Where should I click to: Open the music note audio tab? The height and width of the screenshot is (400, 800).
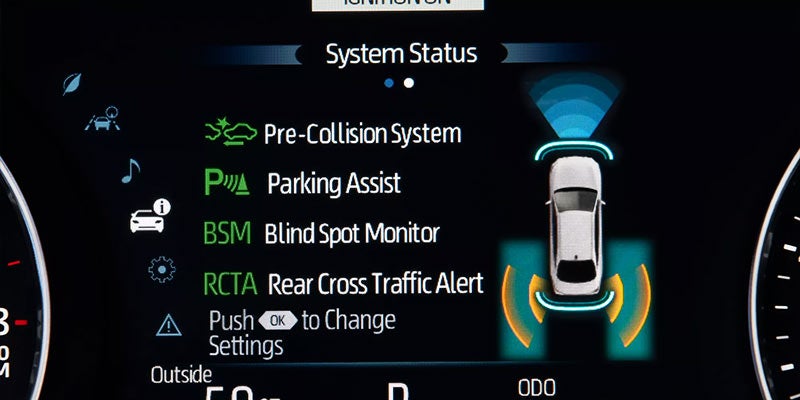(x=130, y=171)
